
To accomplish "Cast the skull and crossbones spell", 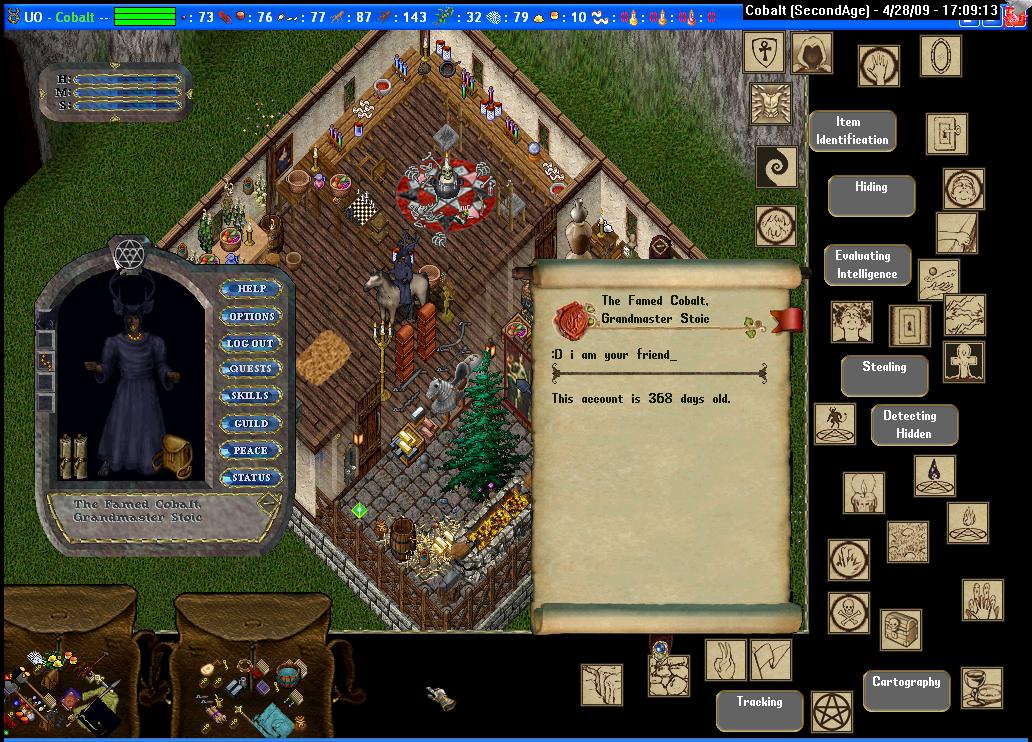I will point(848,612).
